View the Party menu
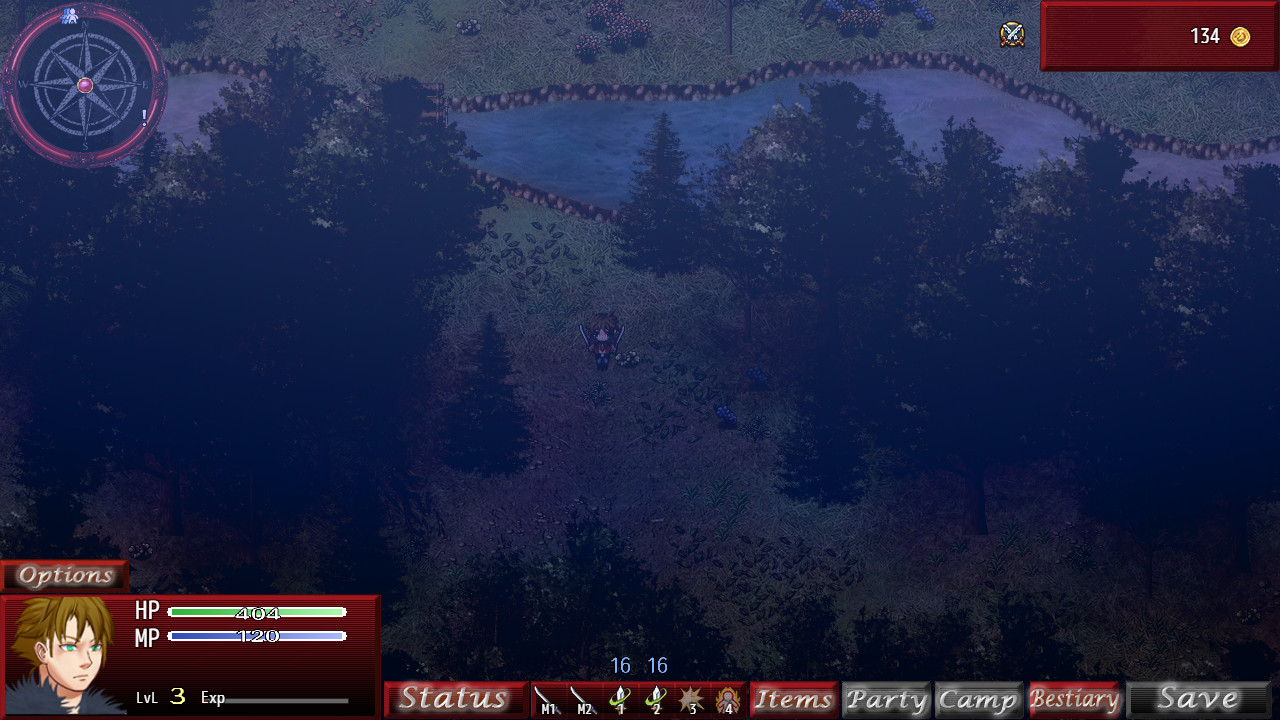 click(886, 698)
